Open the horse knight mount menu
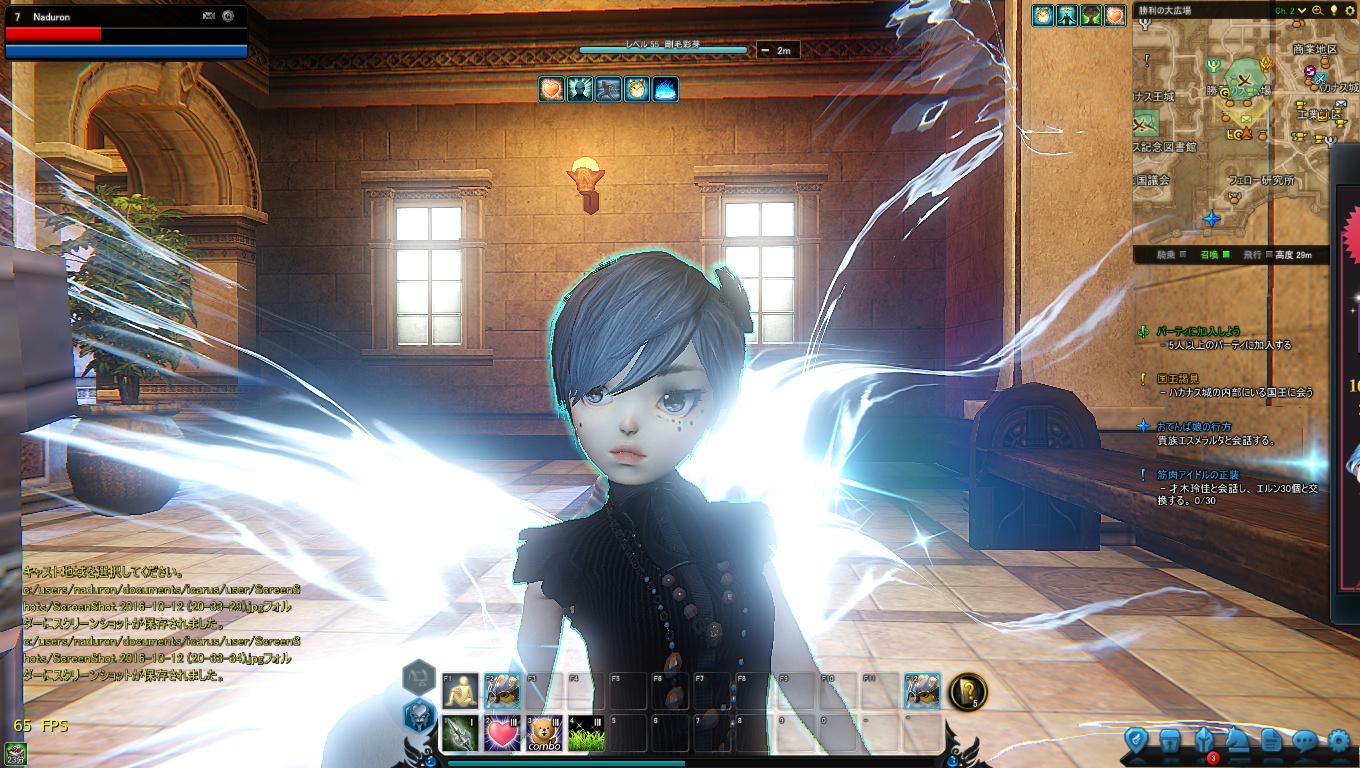The height and width of the screenshot is (768, 1360). (x=1238, y=741)
